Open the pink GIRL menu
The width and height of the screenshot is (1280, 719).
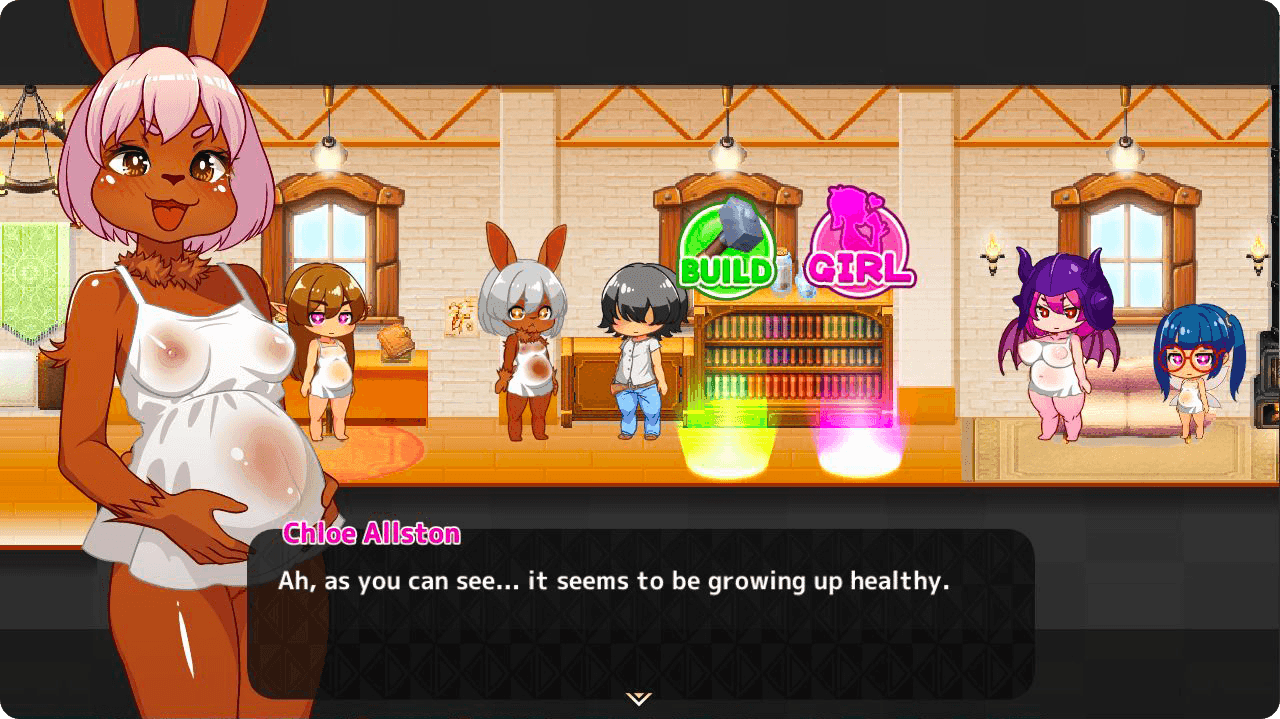click(x=860, y=243)
